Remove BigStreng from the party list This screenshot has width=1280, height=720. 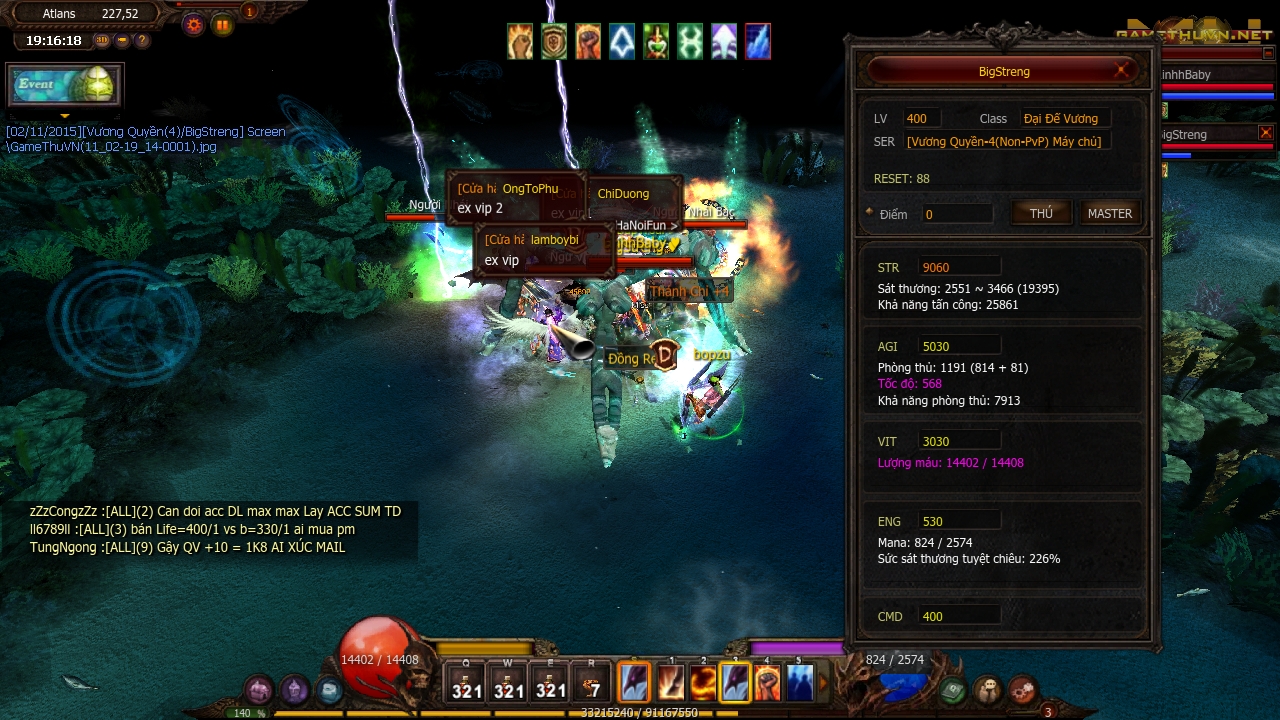(x=1265, y=133)
